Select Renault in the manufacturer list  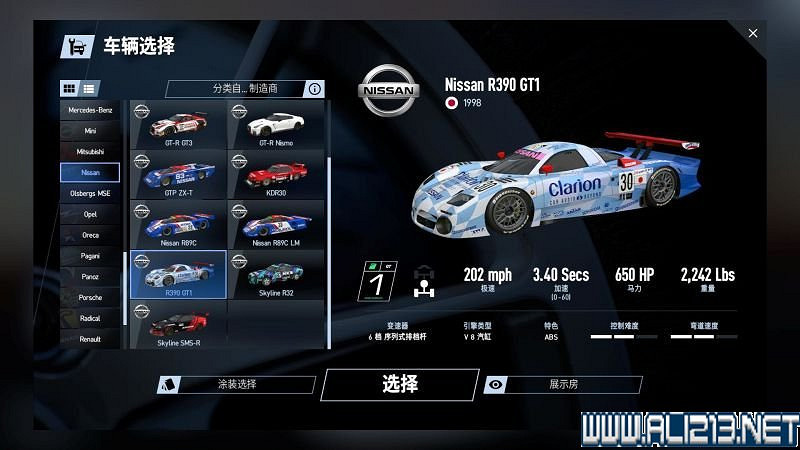tap(90, 339)
